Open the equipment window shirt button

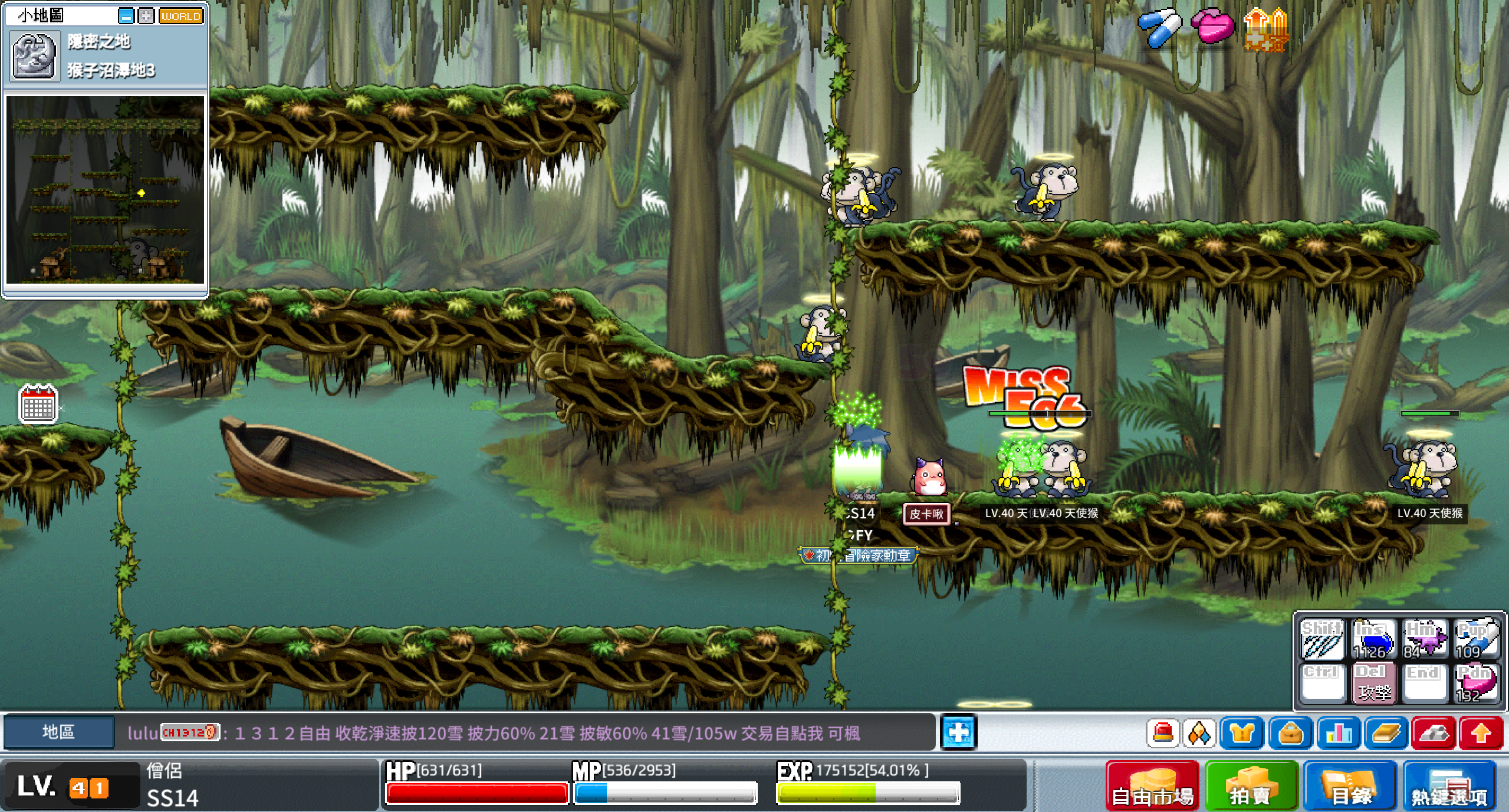(x=1242, y=734)
